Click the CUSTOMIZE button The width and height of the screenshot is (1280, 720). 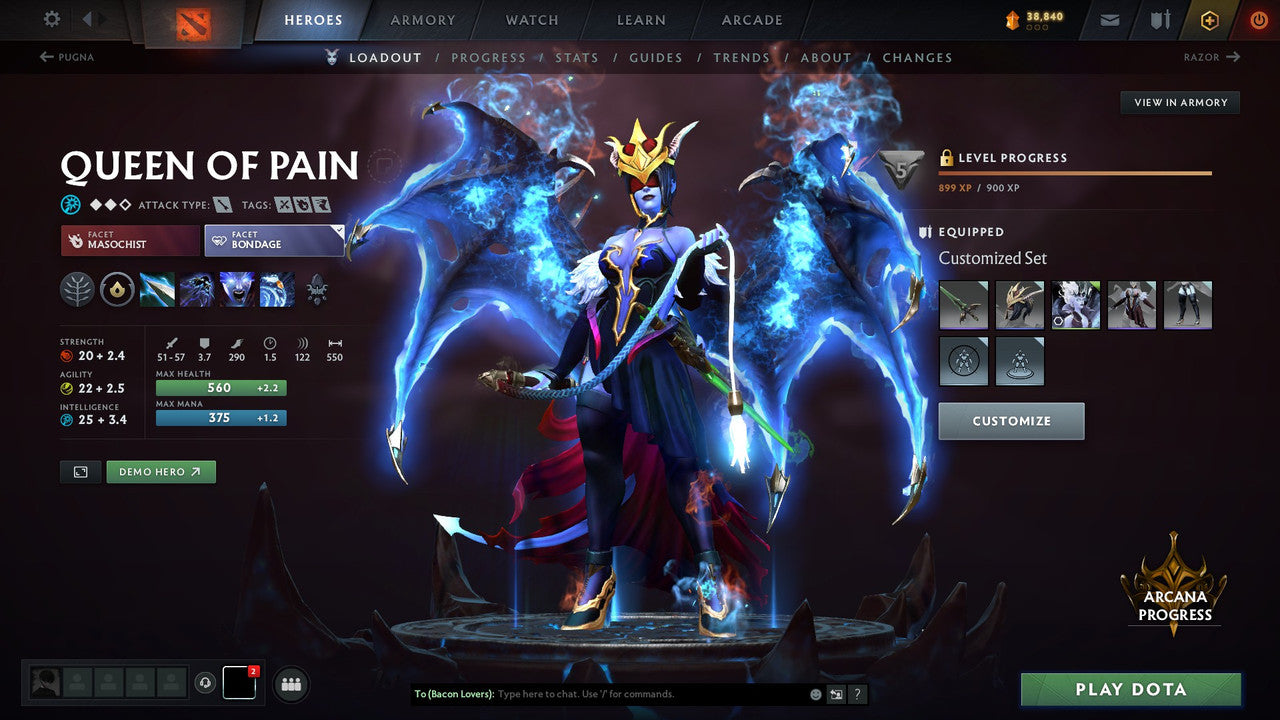pos(1011,421)
